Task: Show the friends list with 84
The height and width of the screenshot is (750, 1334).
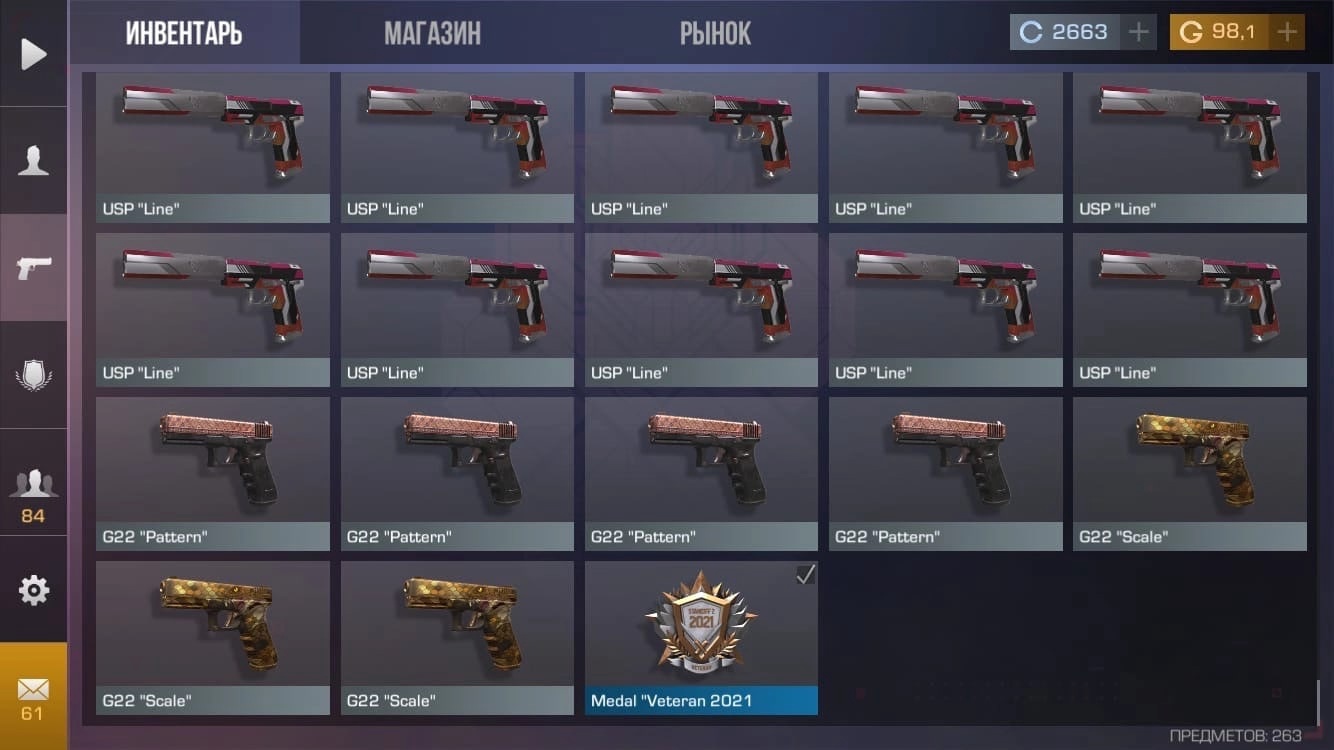Action: click(x=34, y=492)
